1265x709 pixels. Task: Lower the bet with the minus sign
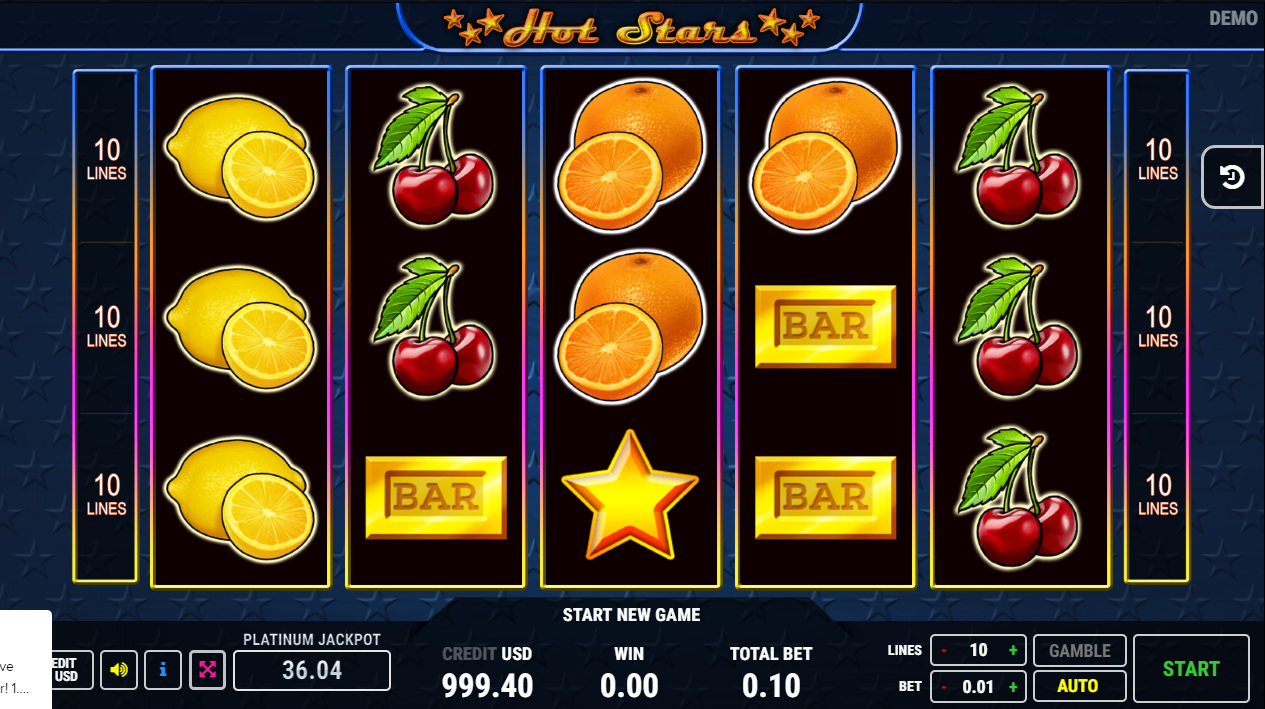(943, 687)
